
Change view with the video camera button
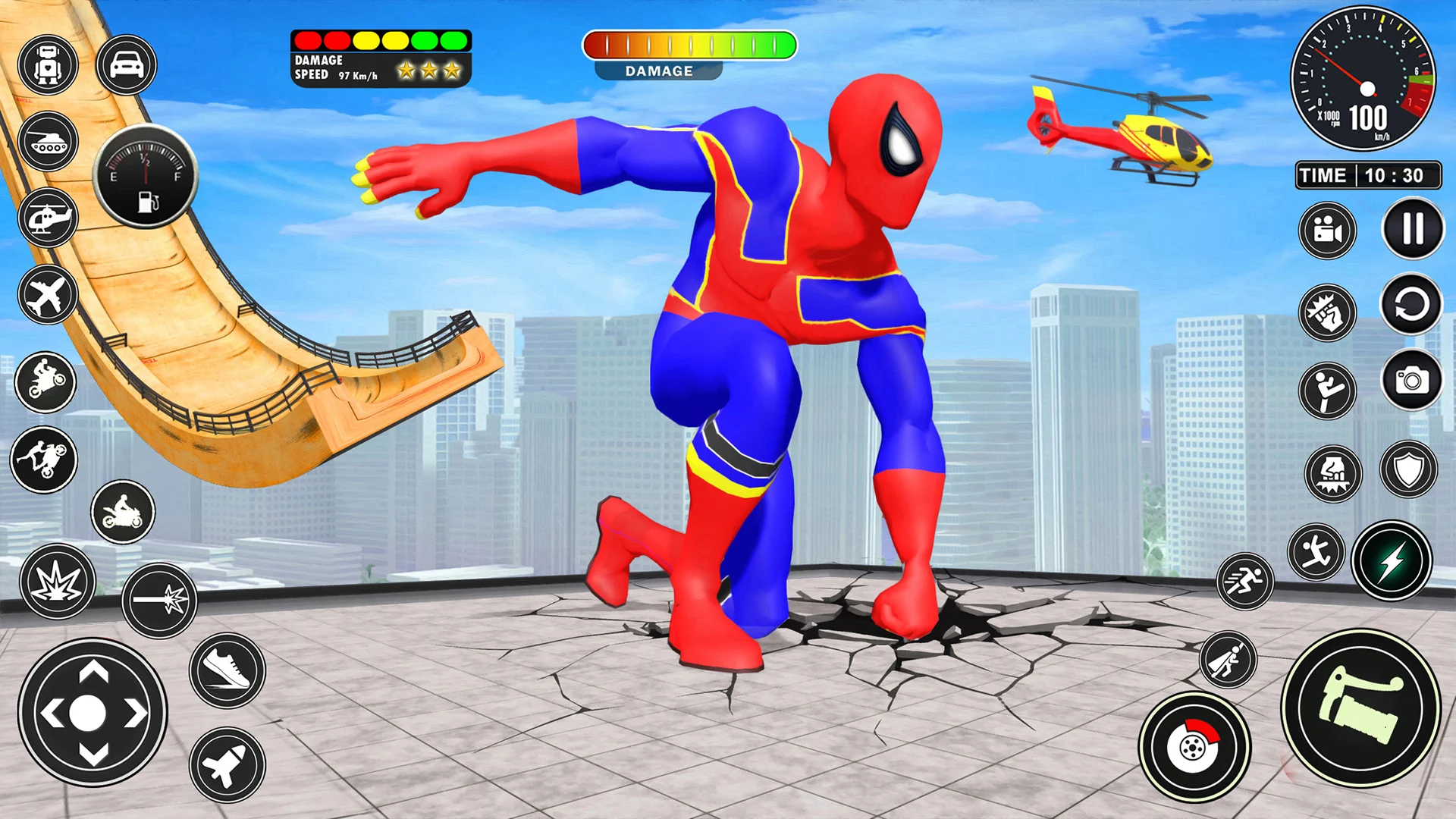[x=1327, y=231]
